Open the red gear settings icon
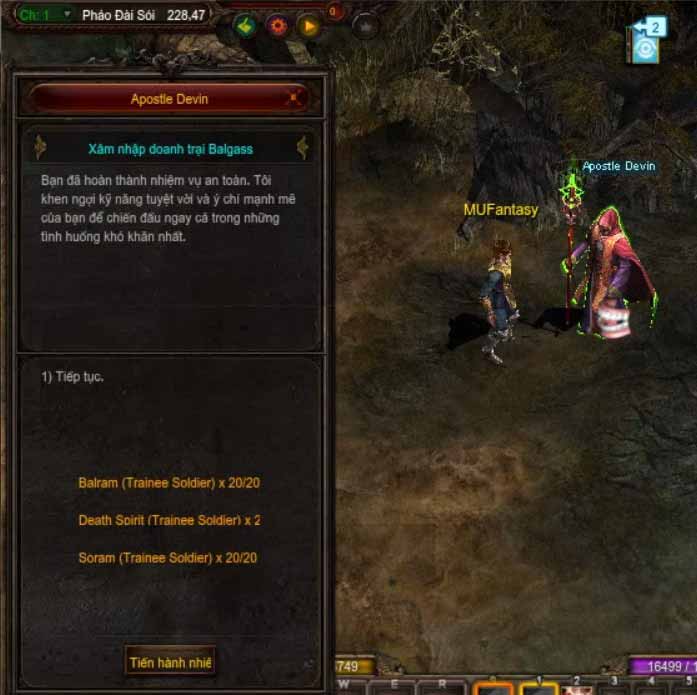697x695 pixels. click(277, 26)
